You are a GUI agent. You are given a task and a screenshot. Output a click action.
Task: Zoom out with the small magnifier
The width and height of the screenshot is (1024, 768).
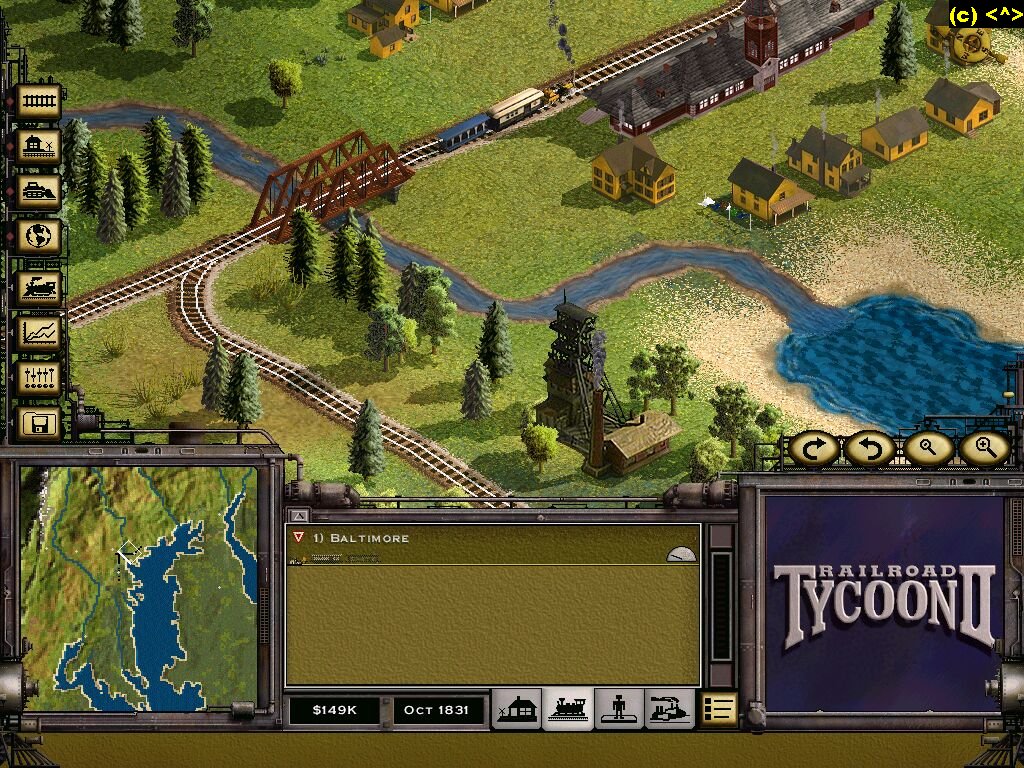[x=927, y=449]
